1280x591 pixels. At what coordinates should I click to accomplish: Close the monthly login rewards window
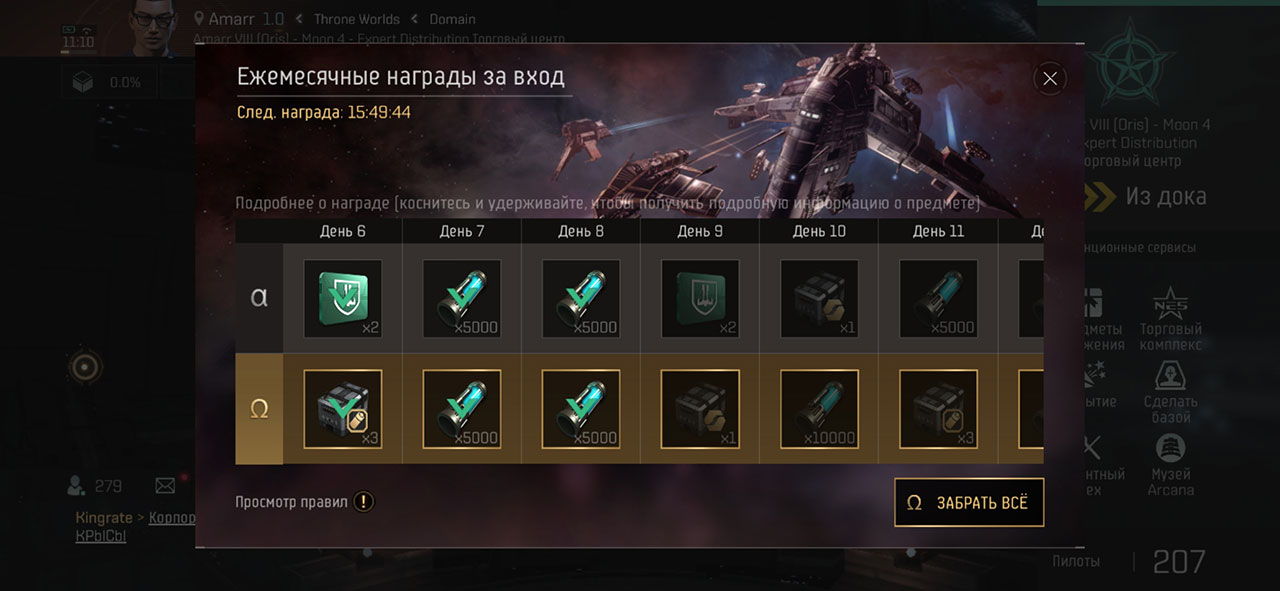tap(1049, 79)
